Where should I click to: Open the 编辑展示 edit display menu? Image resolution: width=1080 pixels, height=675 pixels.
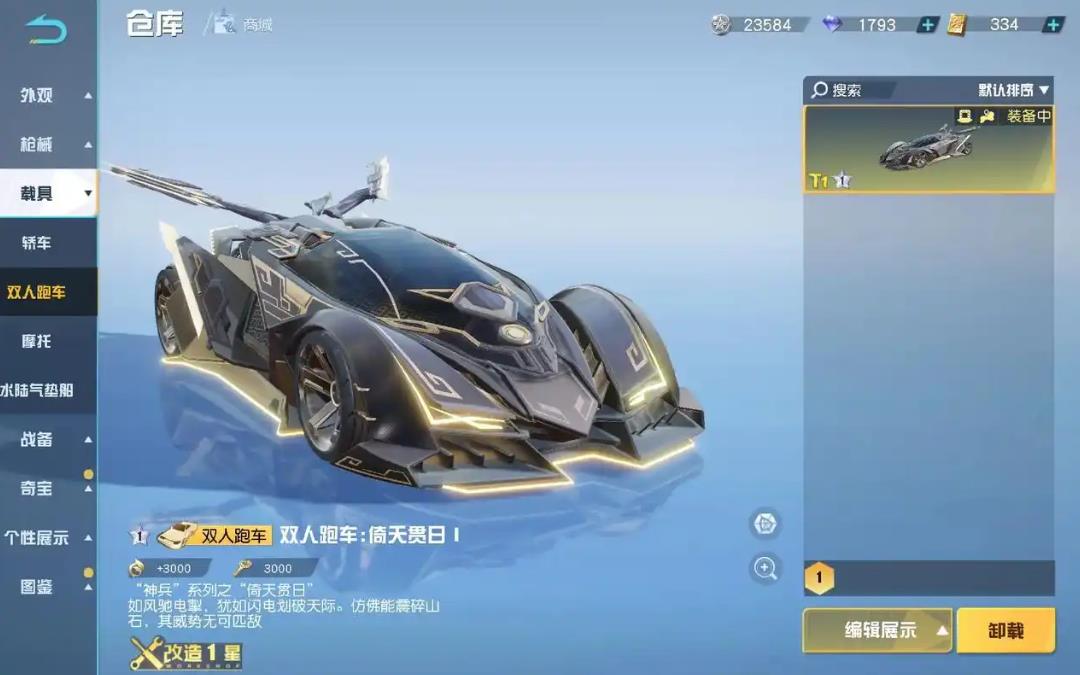pos(878,630)
